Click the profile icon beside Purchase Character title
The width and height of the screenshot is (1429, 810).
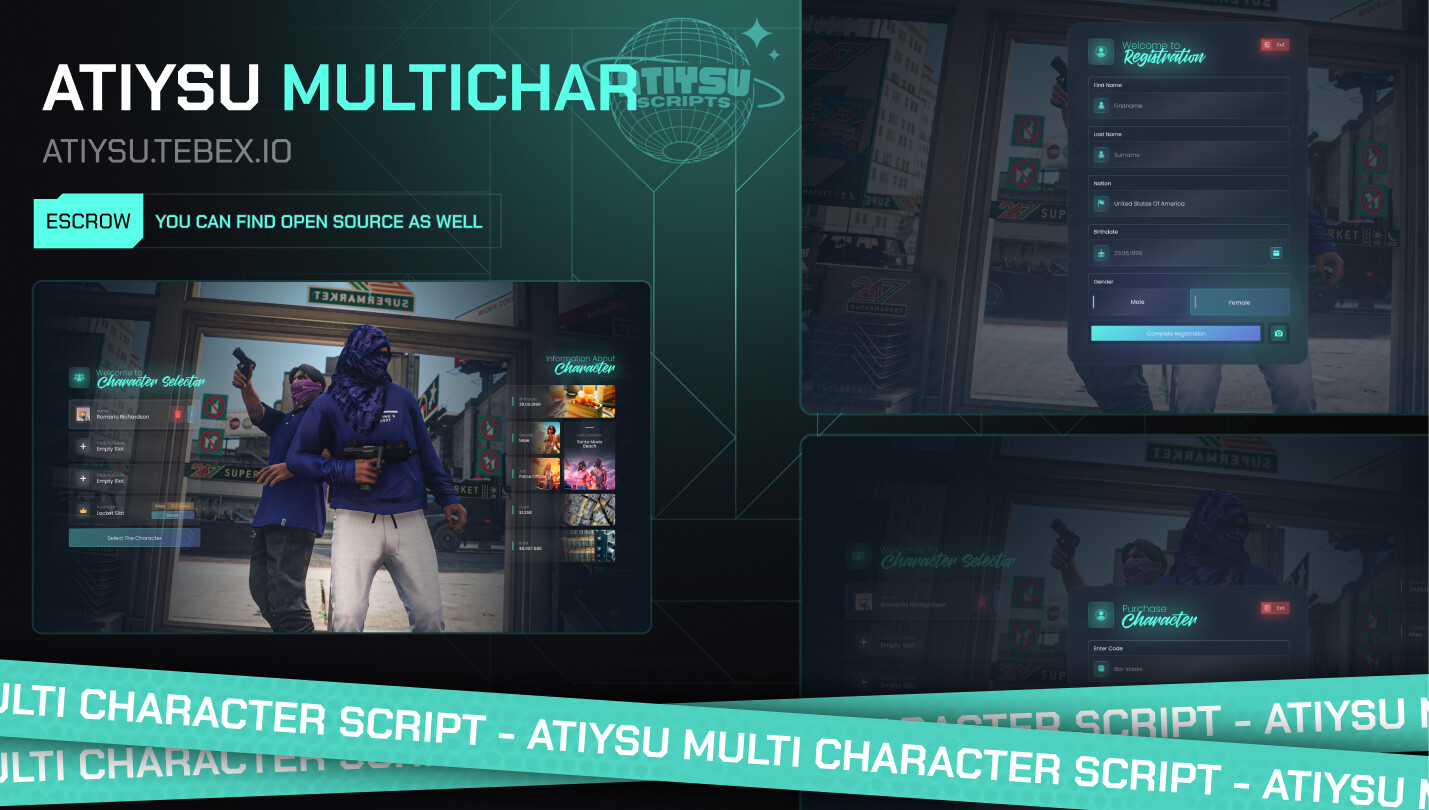(x=1101, y=614)
